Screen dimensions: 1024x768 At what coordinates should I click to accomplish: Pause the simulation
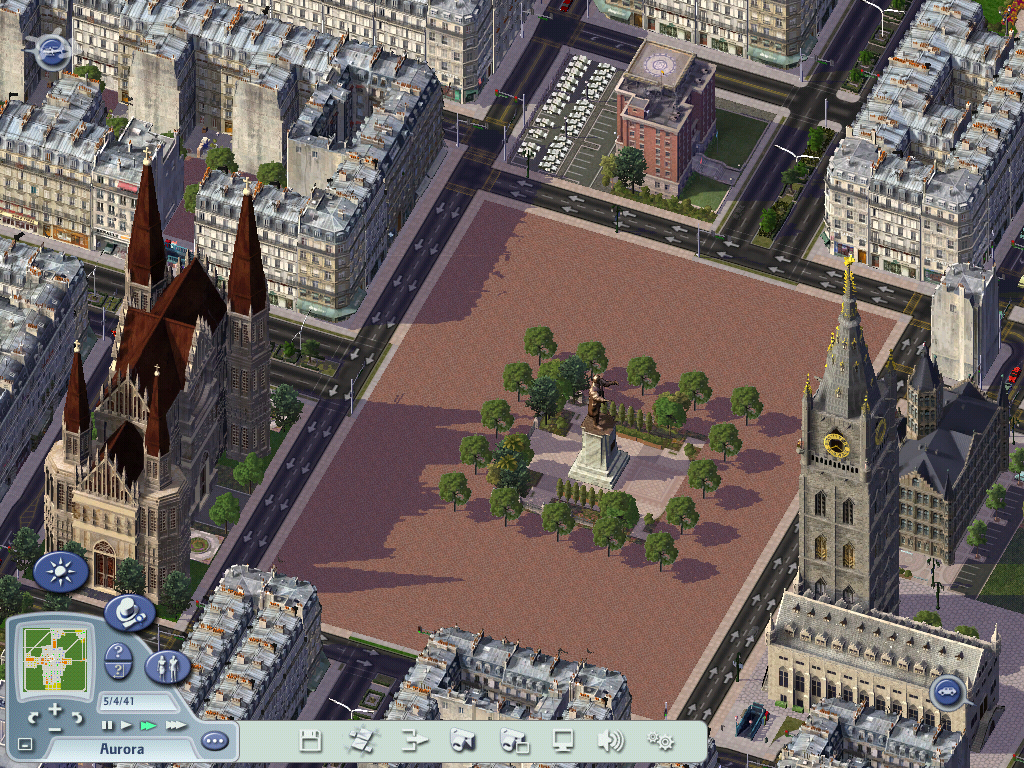pyautogui.click(x=107, y=725)
